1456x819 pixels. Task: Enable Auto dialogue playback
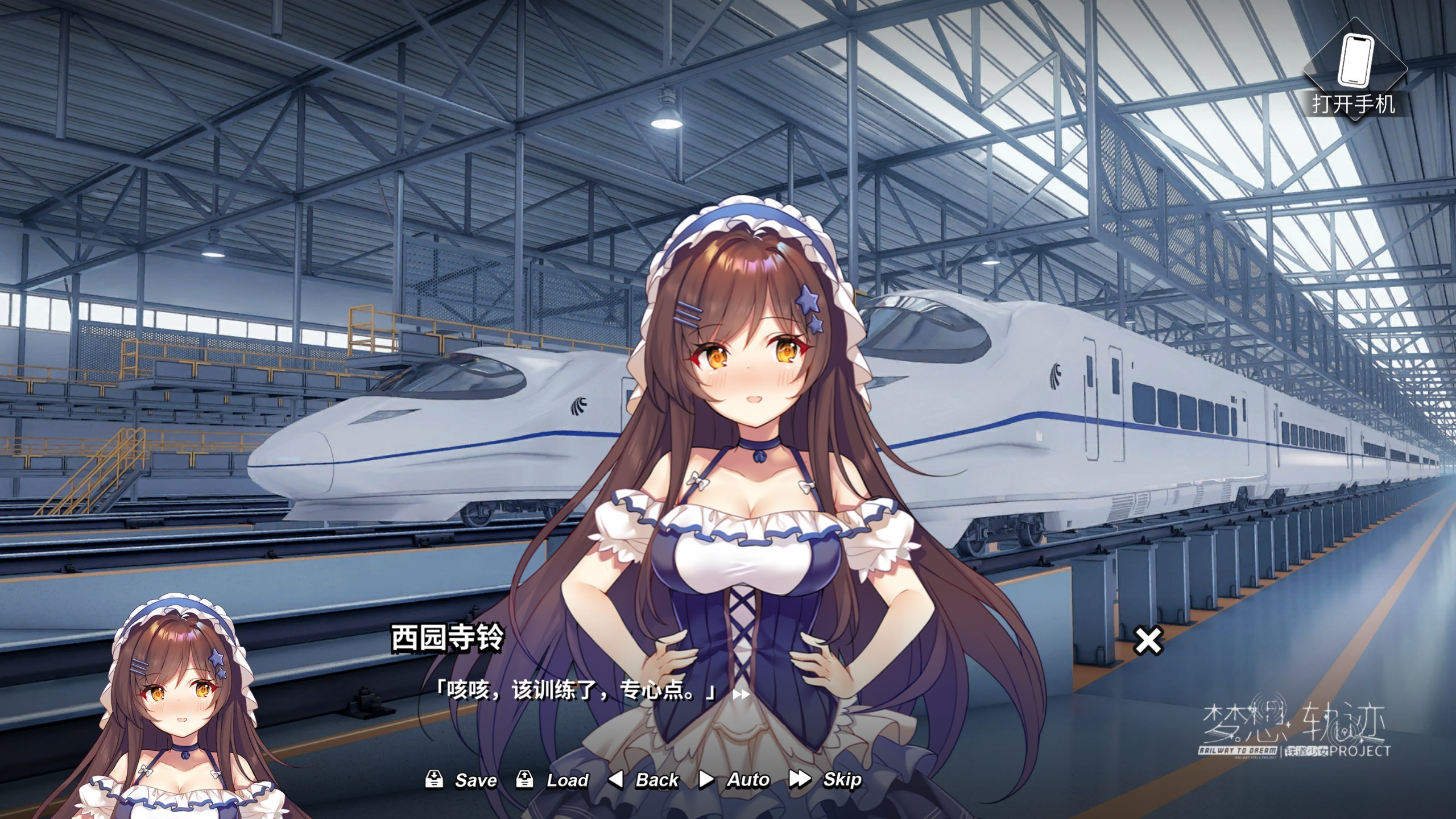pyautogui.click(x=734, y=780)
